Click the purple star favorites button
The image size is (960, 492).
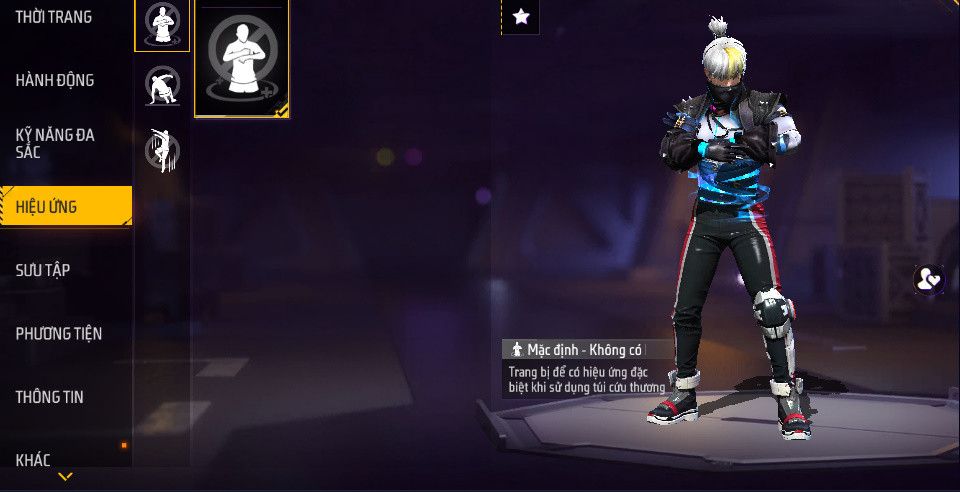pyautogui.click(x=520, y=16)
